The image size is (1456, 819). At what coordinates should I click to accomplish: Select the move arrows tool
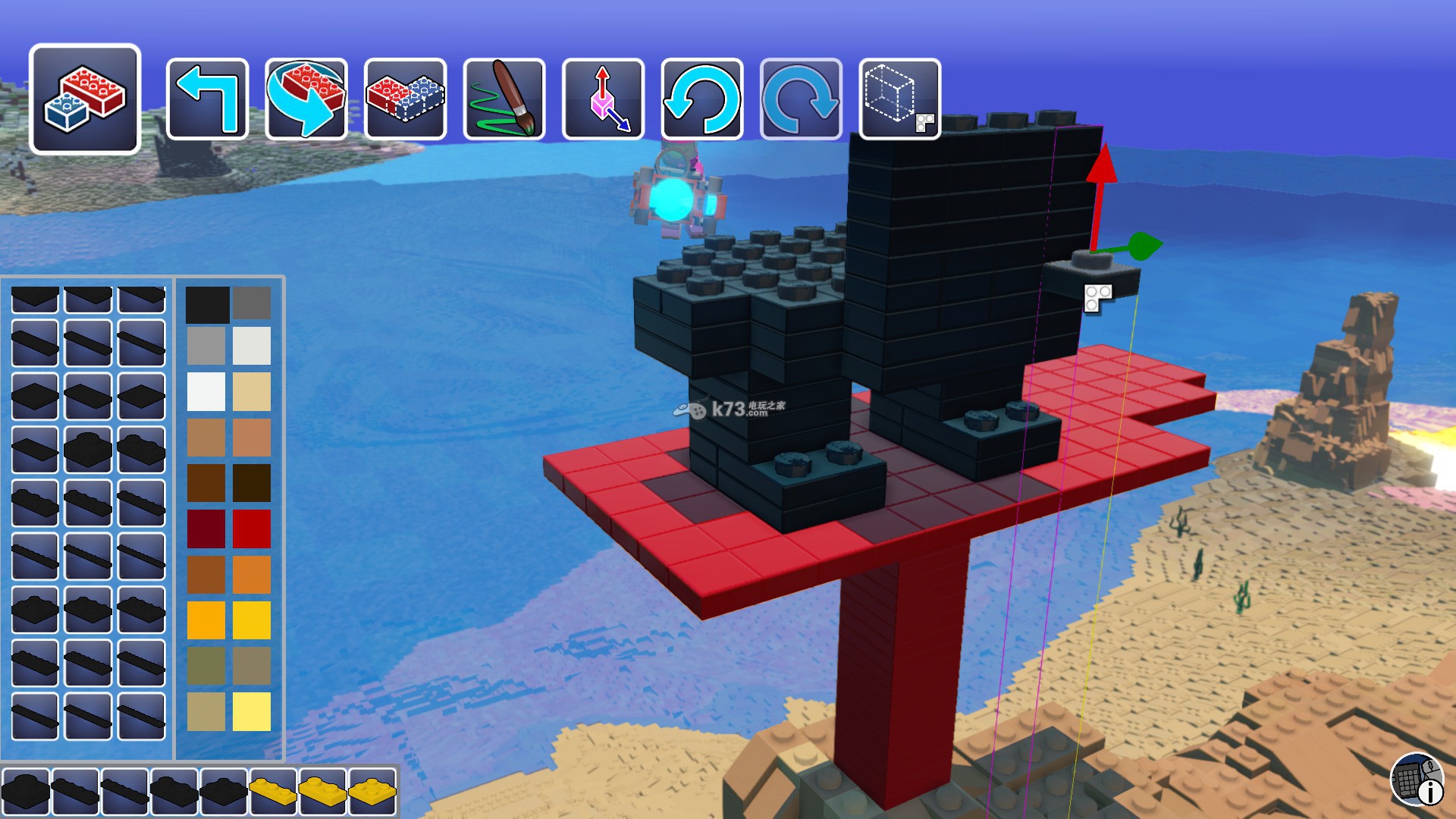[x=603, y=99]
